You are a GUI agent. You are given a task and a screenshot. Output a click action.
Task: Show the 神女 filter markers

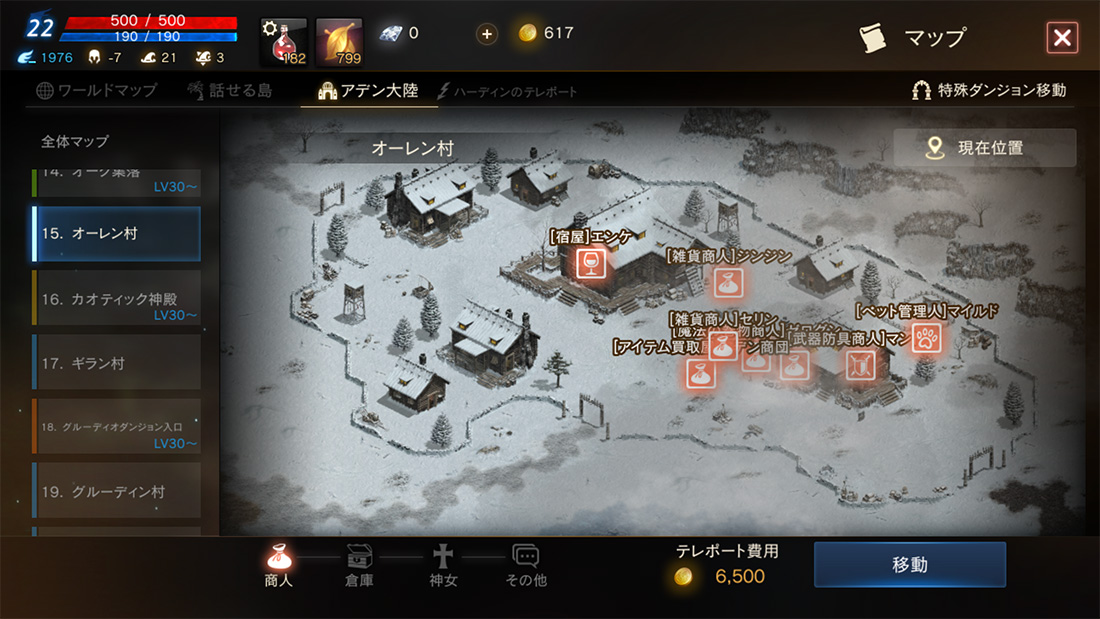[x=443, y=565]
